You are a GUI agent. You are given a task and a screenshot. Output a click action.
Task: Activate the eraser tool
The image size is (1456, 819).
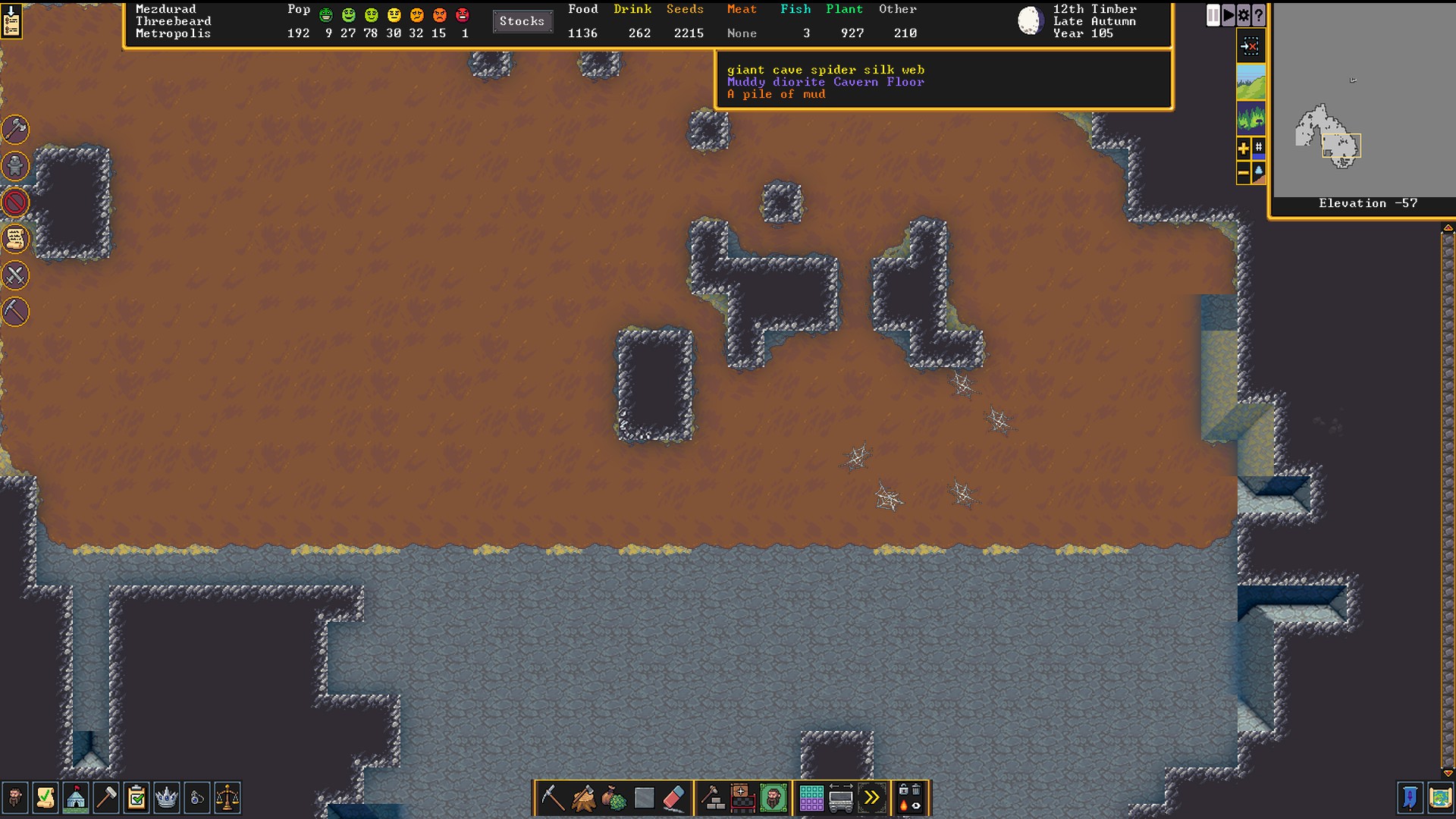pos(674,798)
